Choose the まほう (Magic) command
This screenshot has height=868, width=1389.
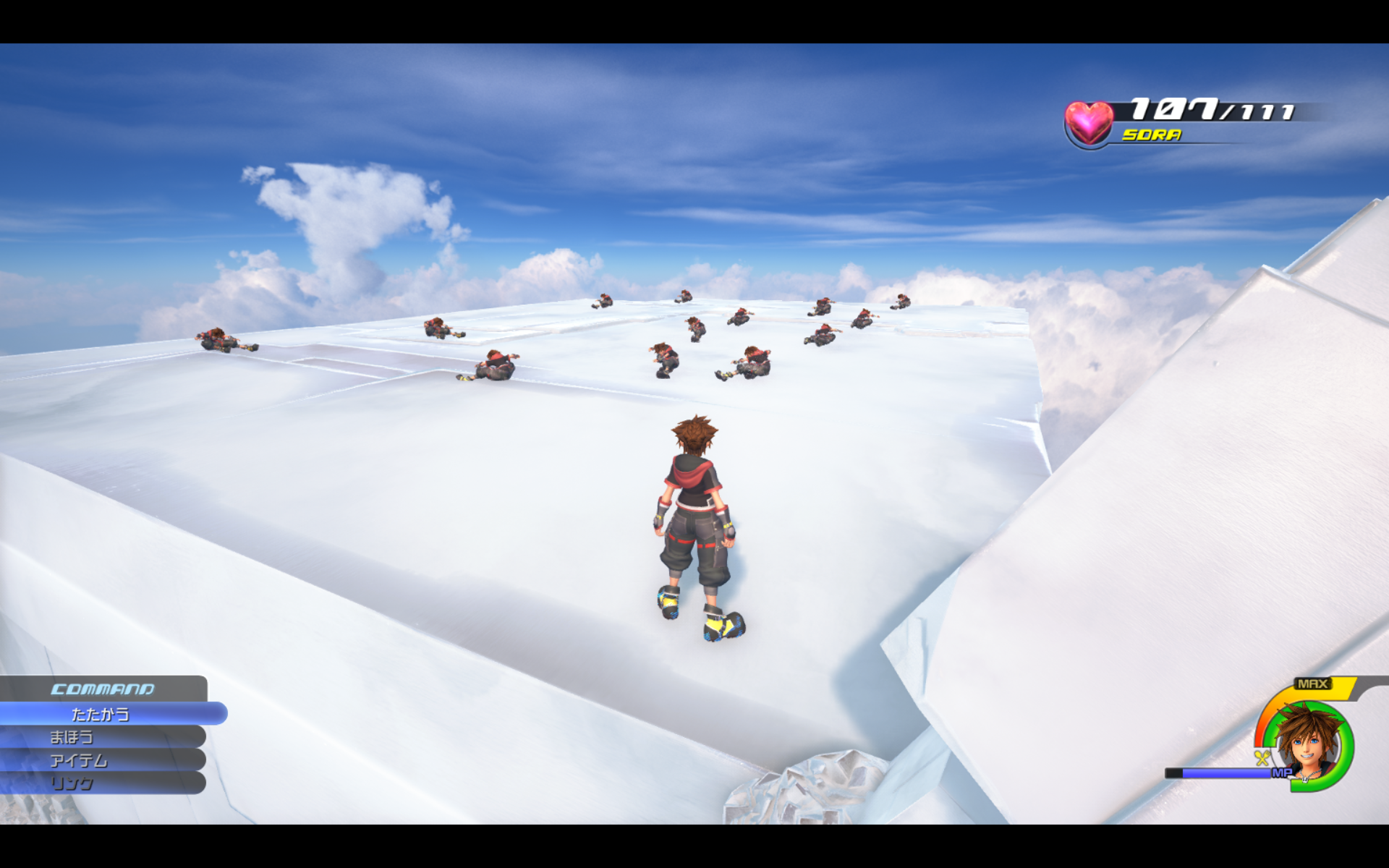(72, 737)
